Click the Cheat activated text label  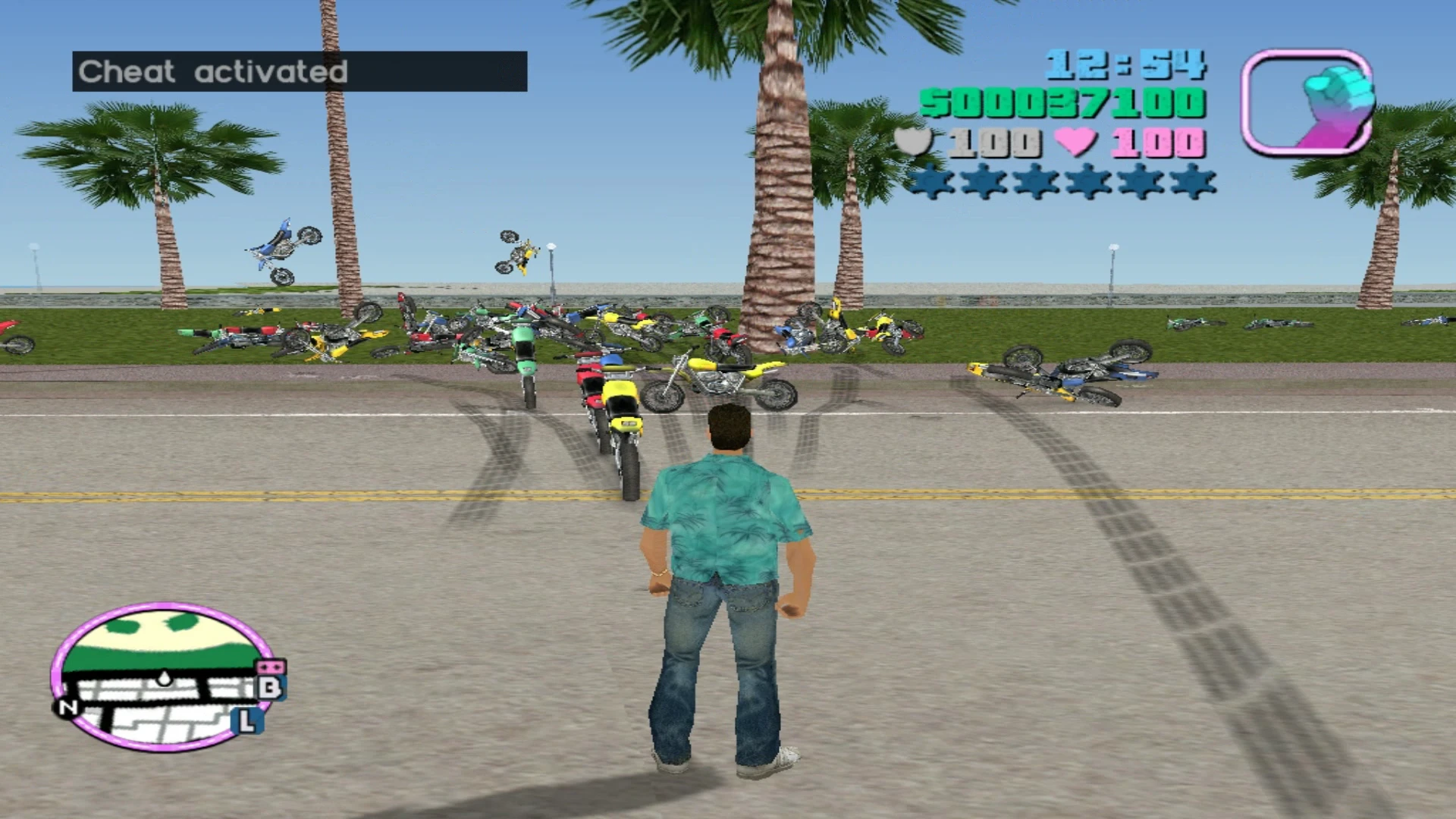(215, 72)
